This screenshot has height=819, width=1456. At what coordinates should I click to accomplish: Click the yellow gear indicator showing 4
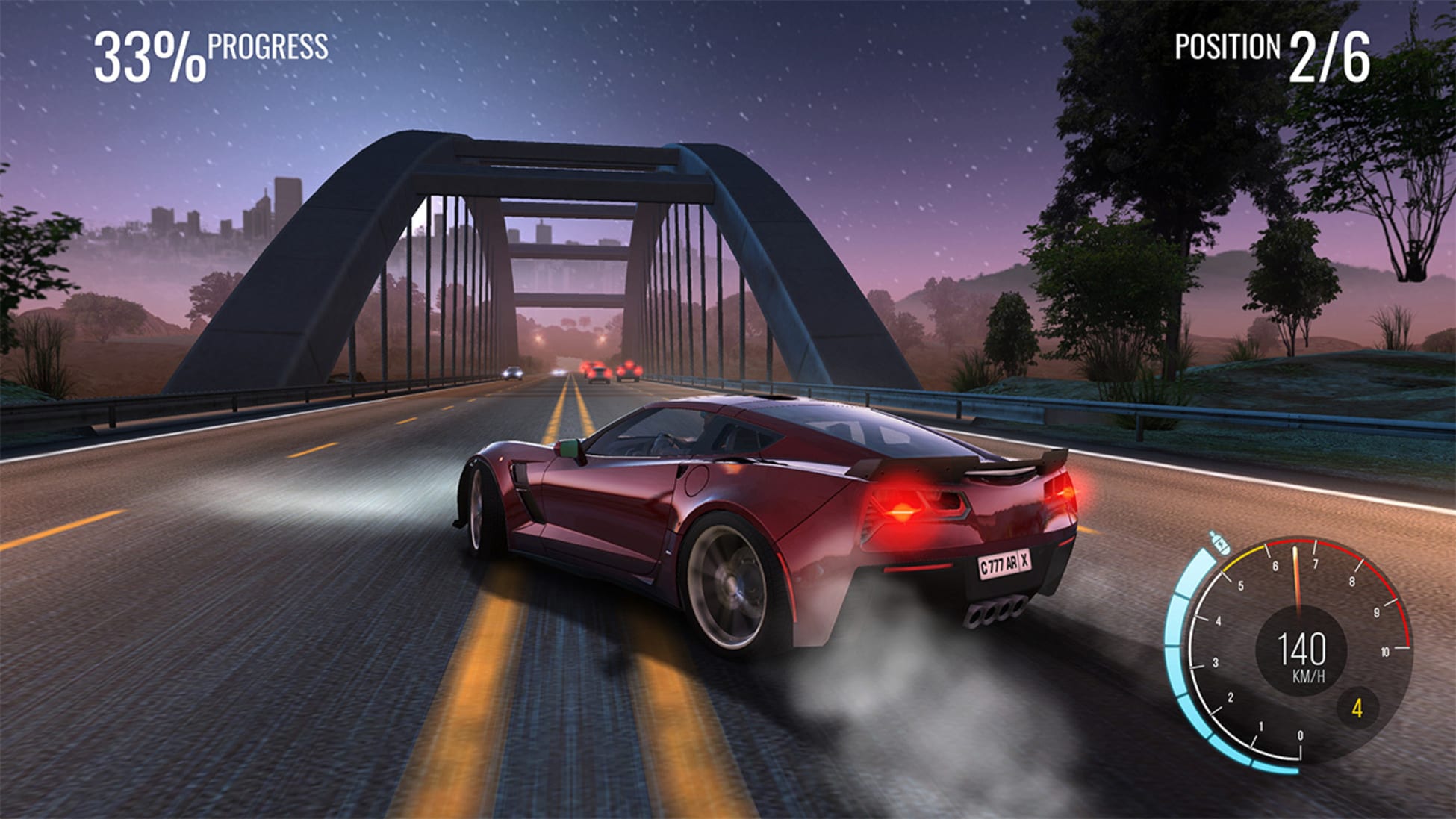(1358, 708)
